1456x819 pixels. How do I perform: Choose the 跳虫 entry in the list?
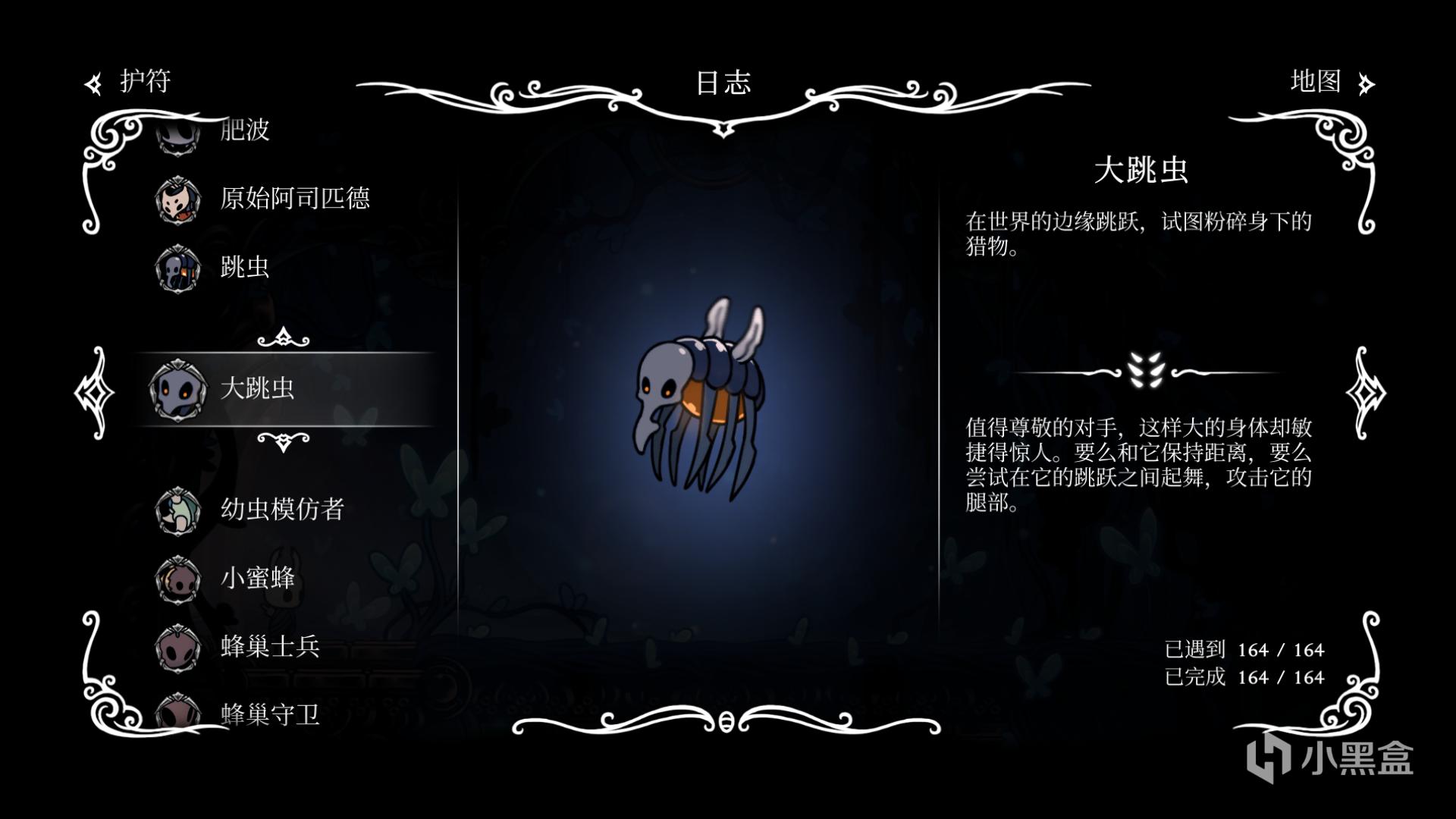coord(244,267)
